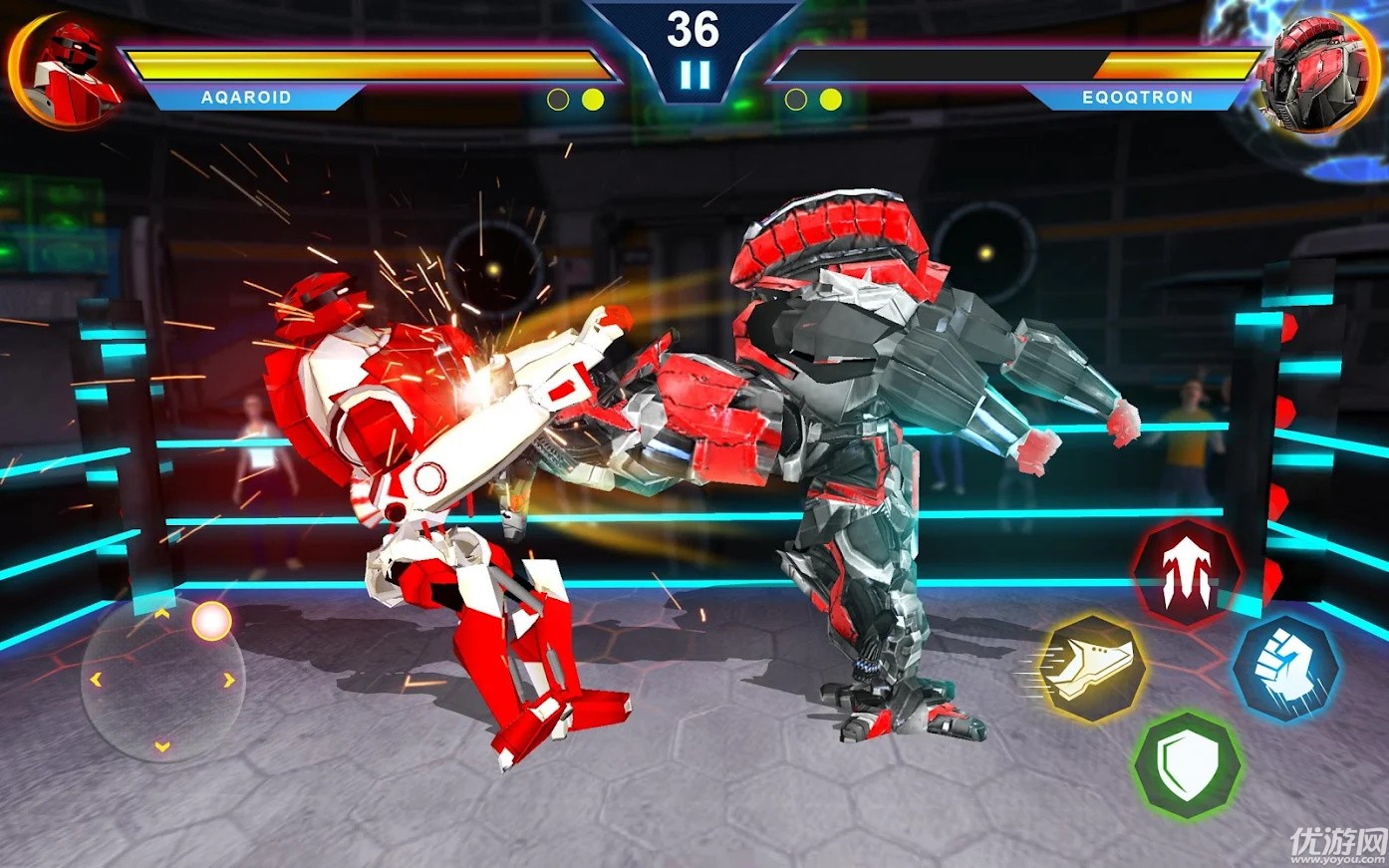Visit the yoyou.com watermark link
Viewport: 1389px width, 868px height.
coord(1340,842)
